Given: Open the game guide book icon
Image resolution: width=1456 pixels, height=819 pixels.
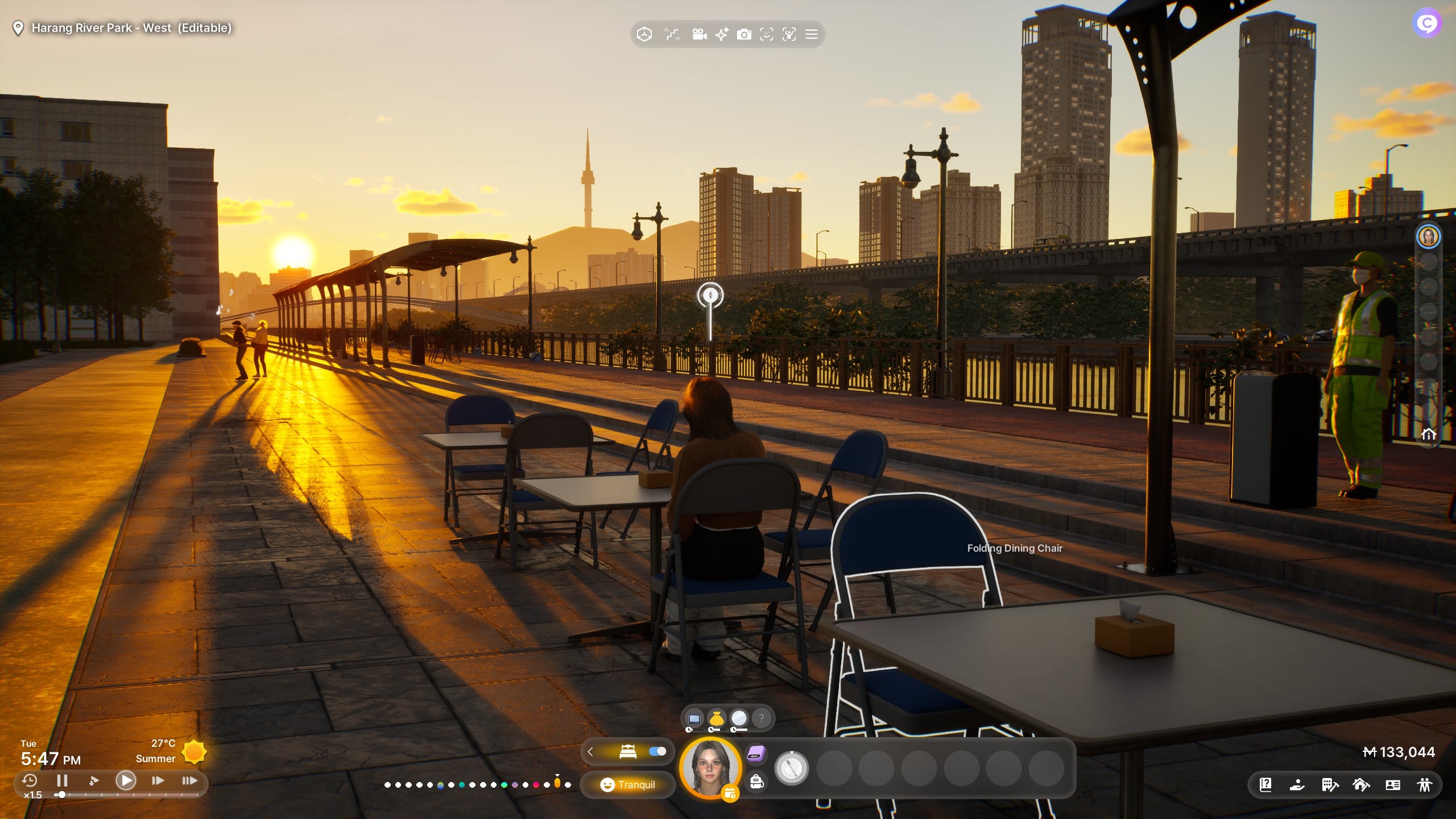Looking at the screenshot, I should click(1266, 785).
